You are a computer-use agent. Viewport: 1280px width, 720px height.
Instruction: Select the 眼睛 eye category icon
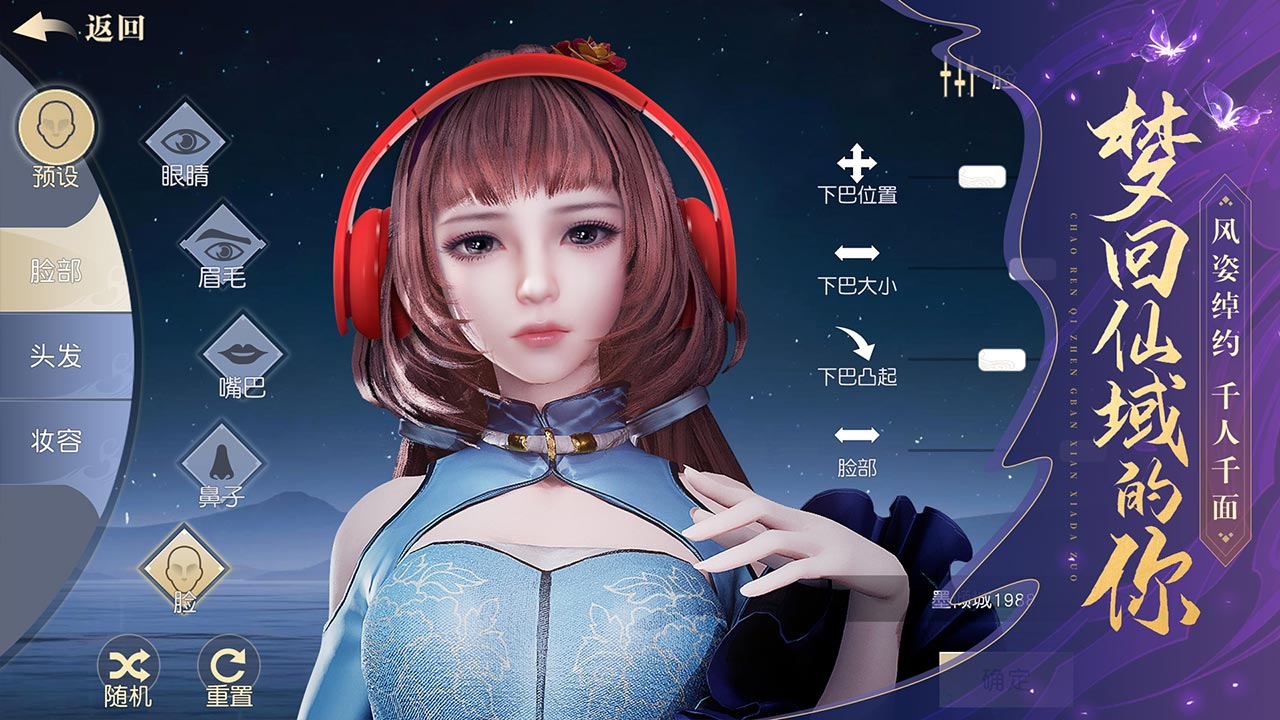[x=185, y=140]
